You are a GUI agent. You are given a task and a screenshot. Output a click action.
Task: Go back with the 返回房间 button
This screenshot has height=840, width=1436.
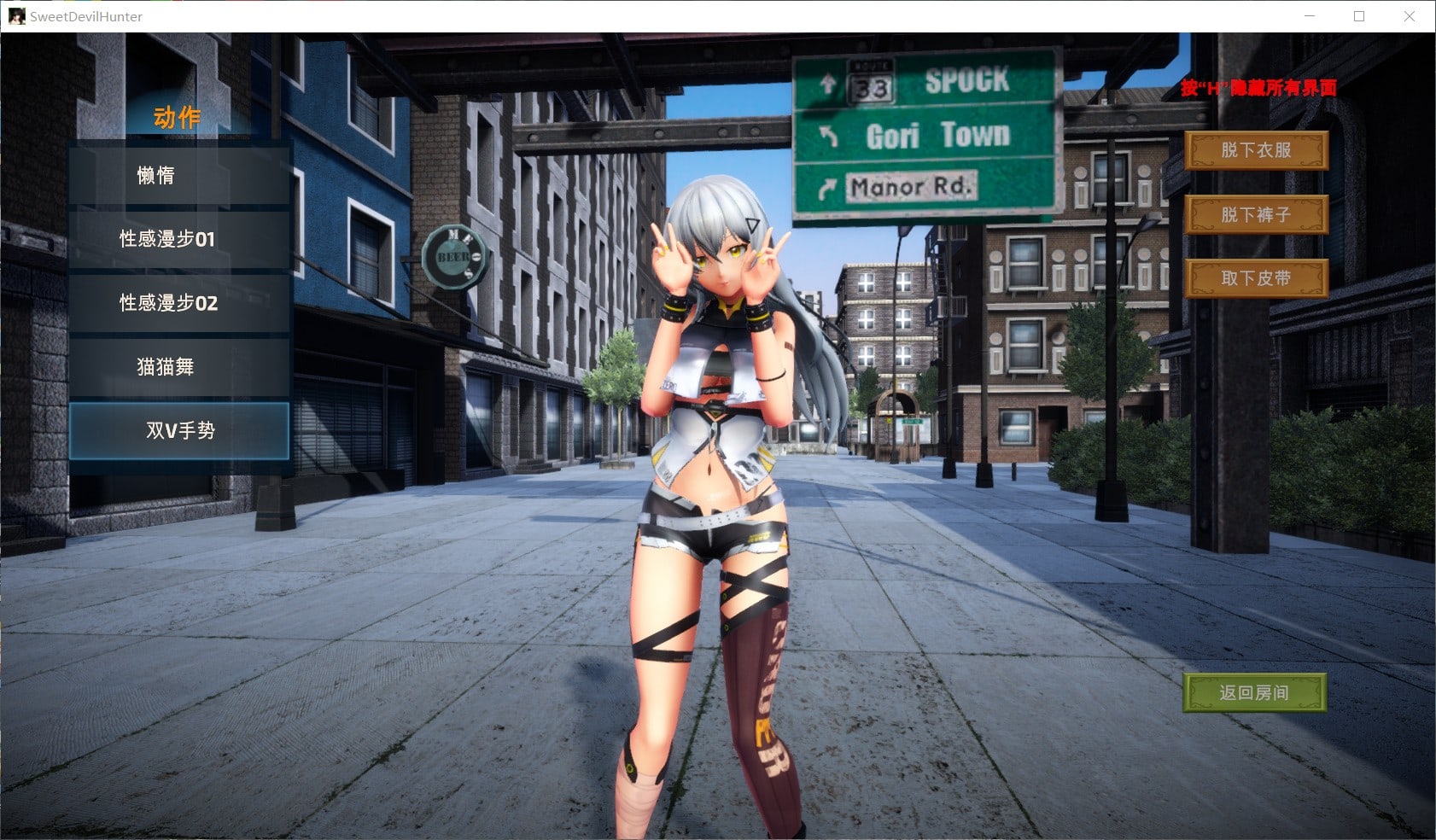(x=1253, y=692)
